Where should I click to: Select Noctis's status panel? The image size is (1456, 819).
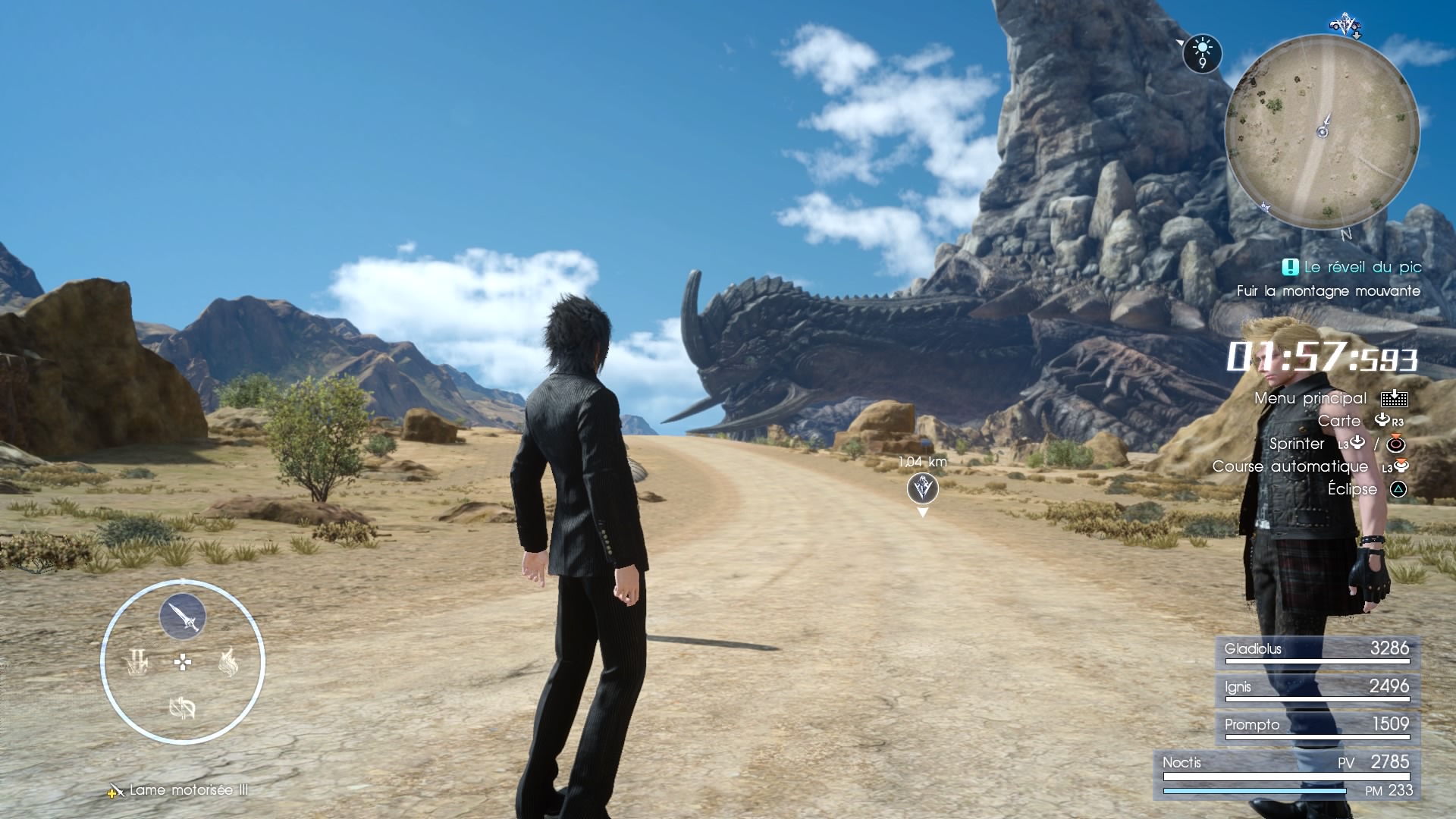click(1287, 775)
